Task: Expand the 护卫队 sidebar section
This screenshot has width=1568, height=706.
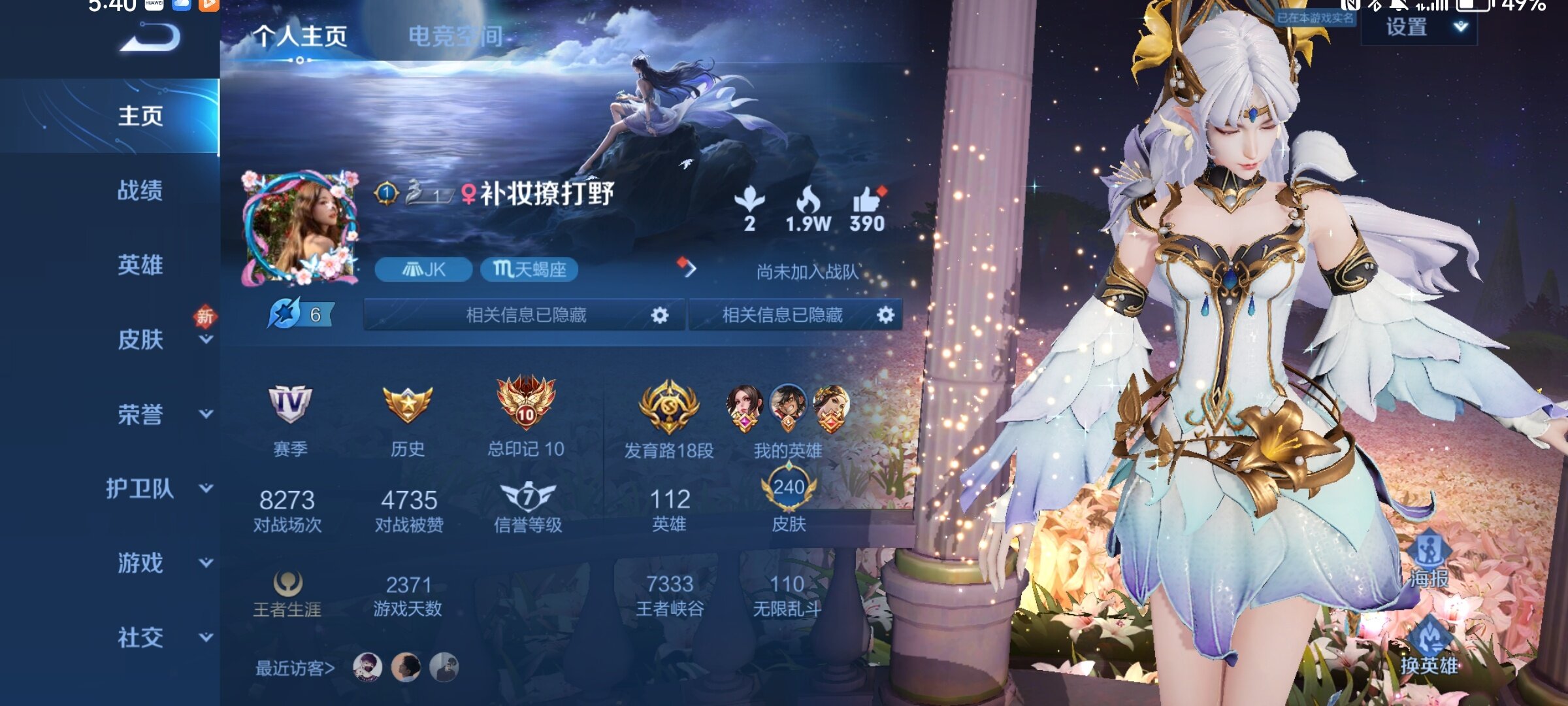Action: 206,488
